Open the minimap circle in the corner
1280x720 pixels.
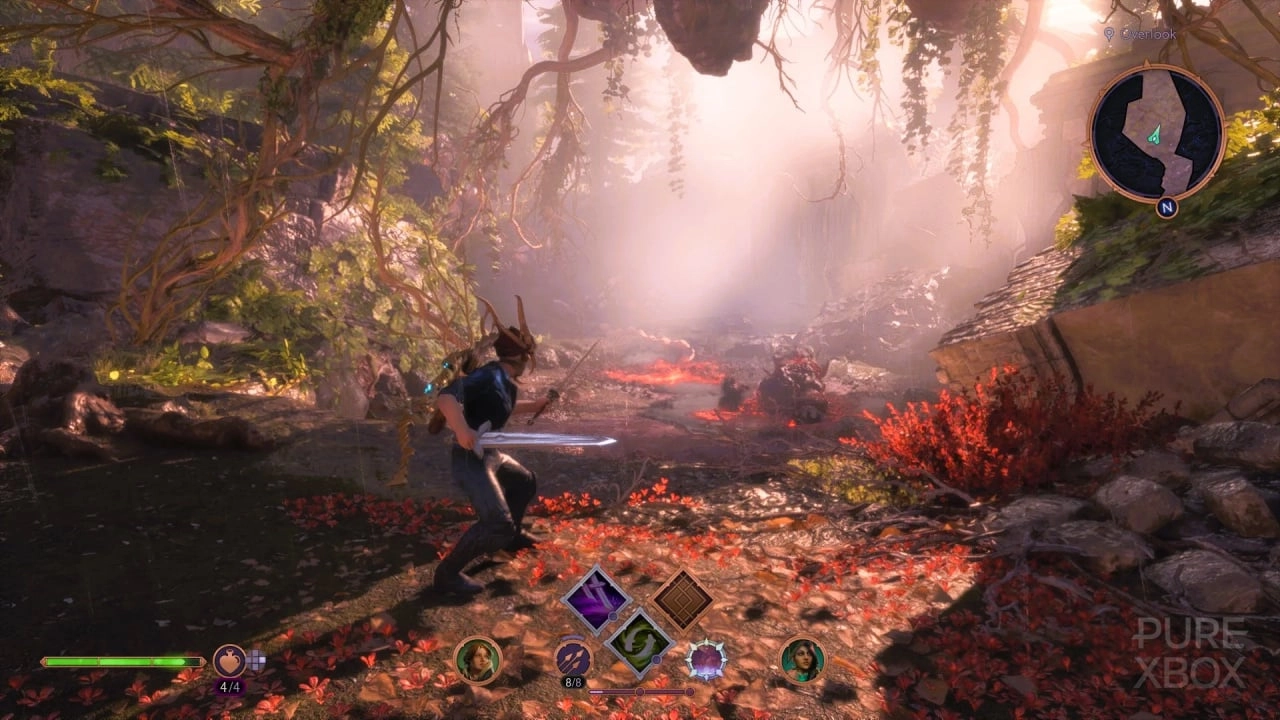[x=1160, y=129]
